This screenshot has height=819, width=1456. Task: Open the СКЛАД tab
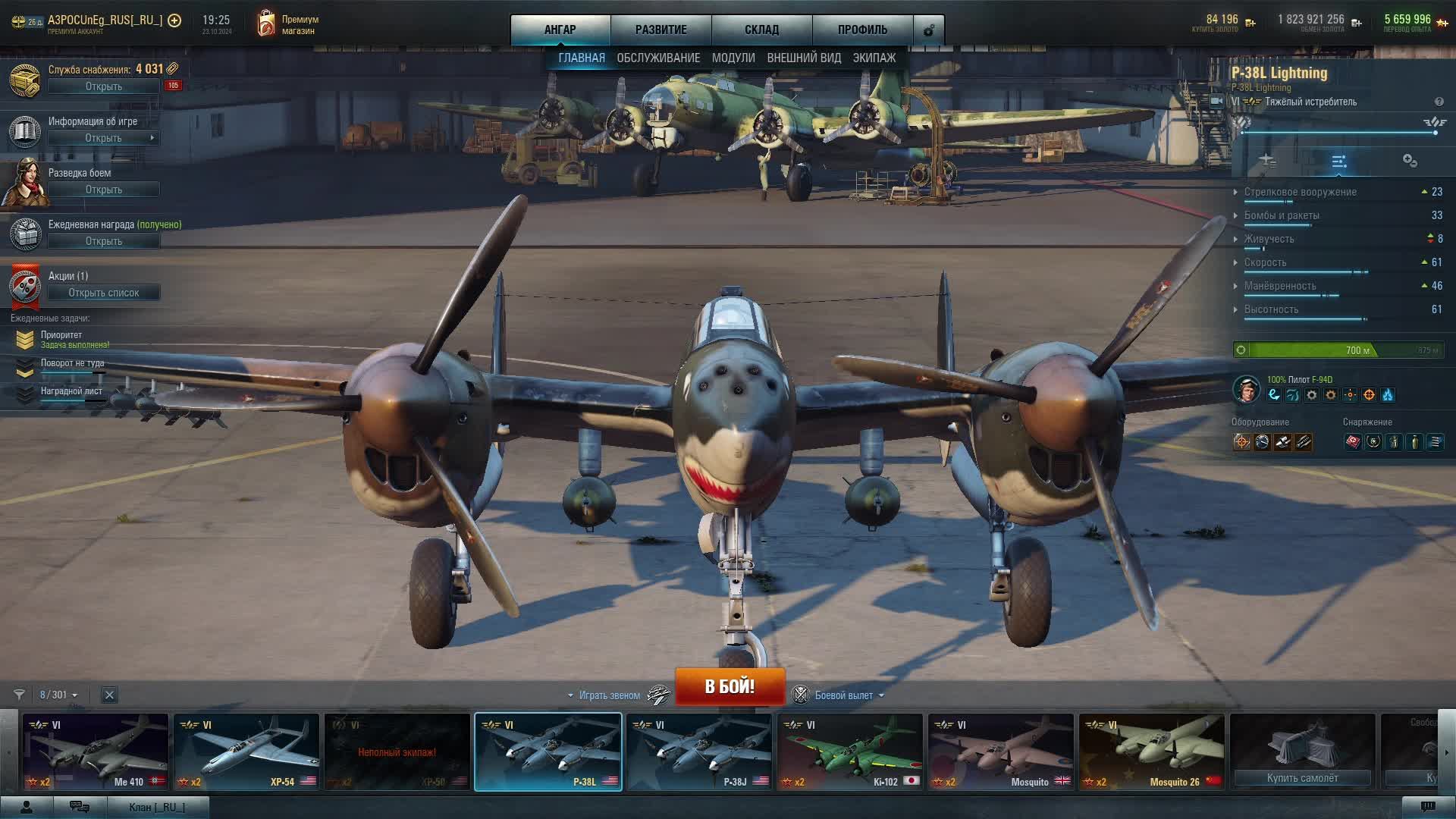pyautogui.click(x=761, y=30)
